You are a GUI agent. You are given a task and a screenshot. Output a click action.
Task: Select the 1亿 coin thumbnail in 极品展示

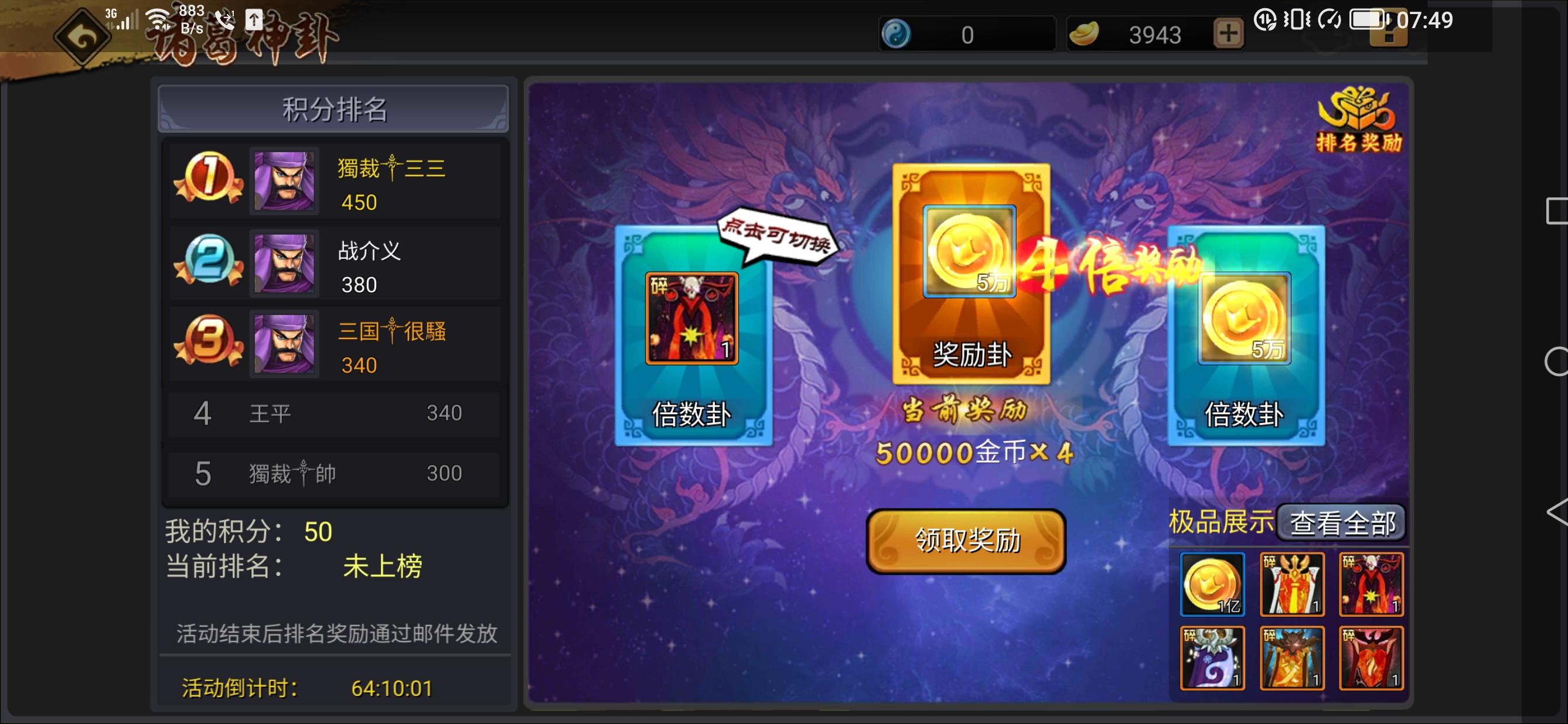tap(1211, 585)
